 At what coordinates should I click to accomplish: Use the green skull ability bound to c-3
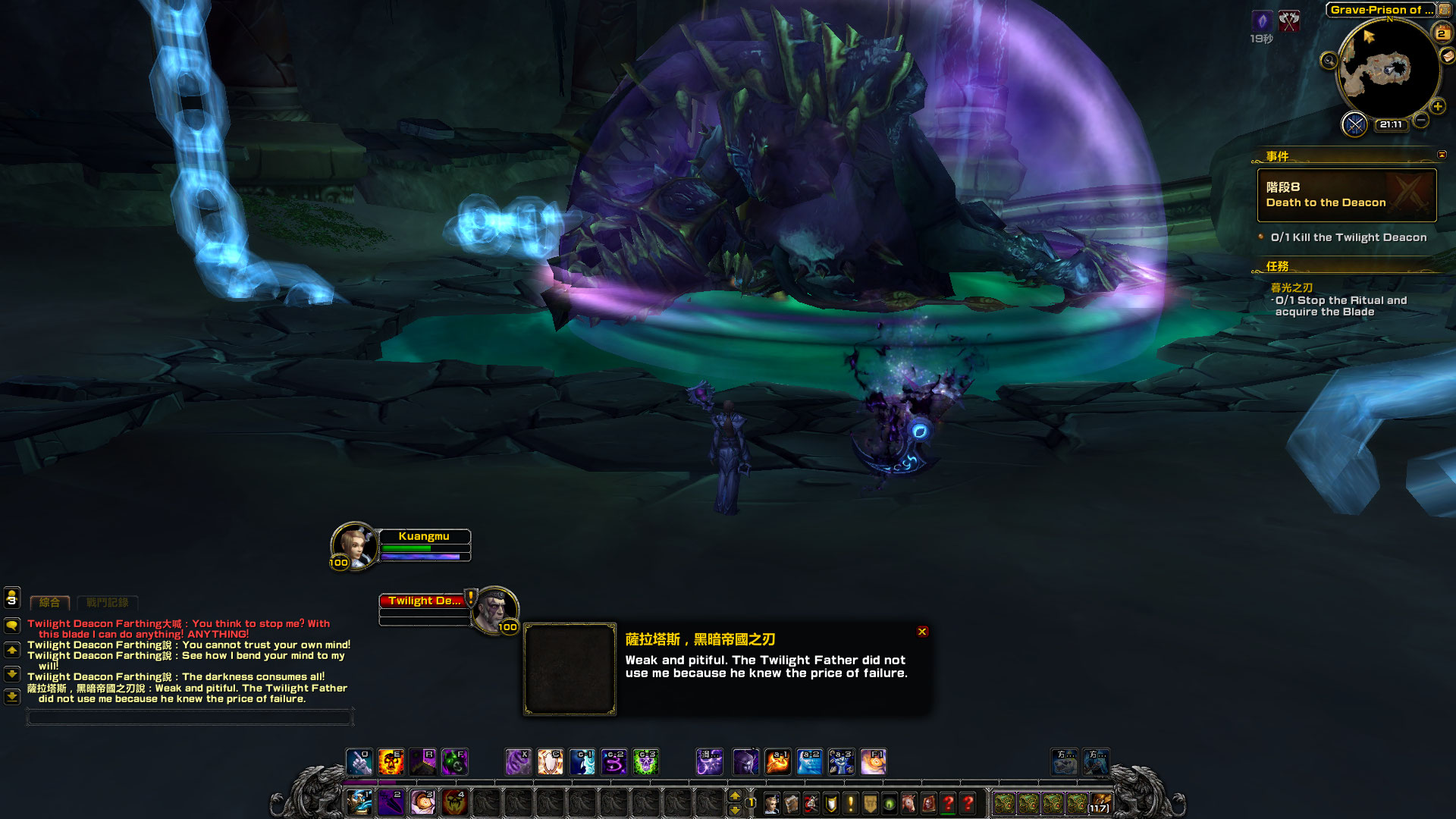646,761
